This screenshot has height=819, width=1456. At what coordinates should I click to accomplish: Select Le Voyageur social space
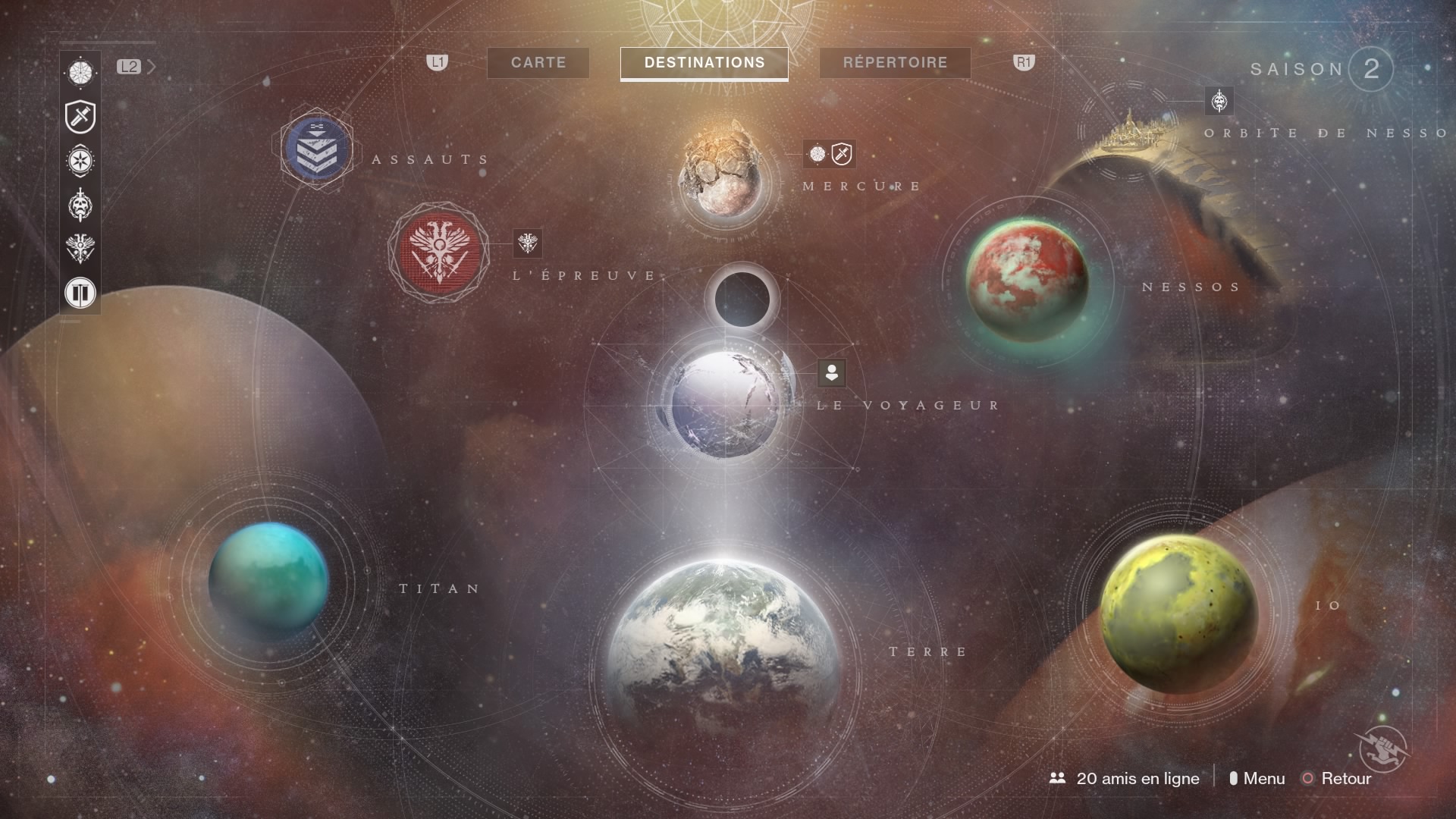click(x=726, y=403)
